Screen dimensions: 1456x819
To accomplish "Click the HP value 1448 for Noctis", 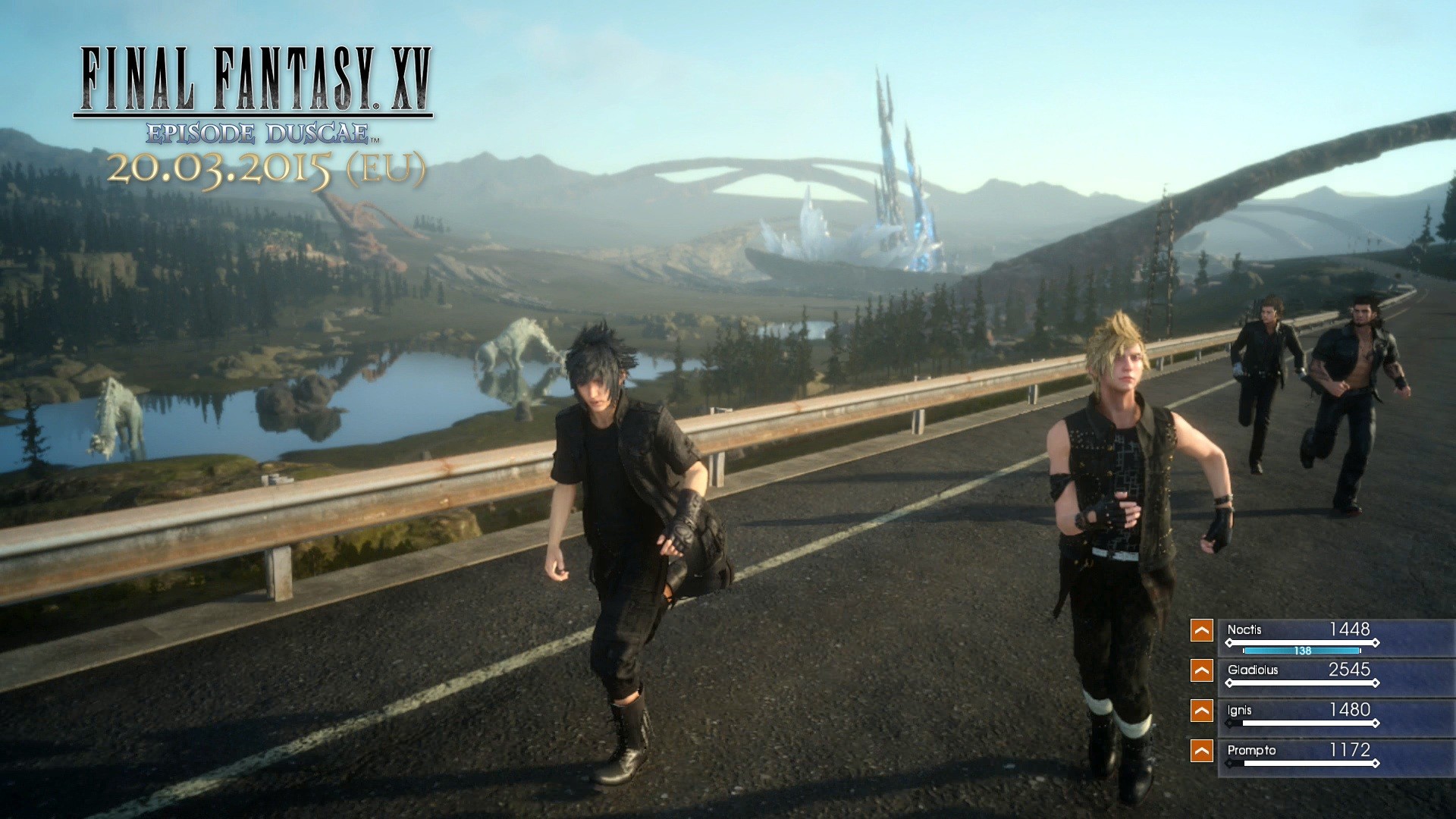I will [1351, 630].
